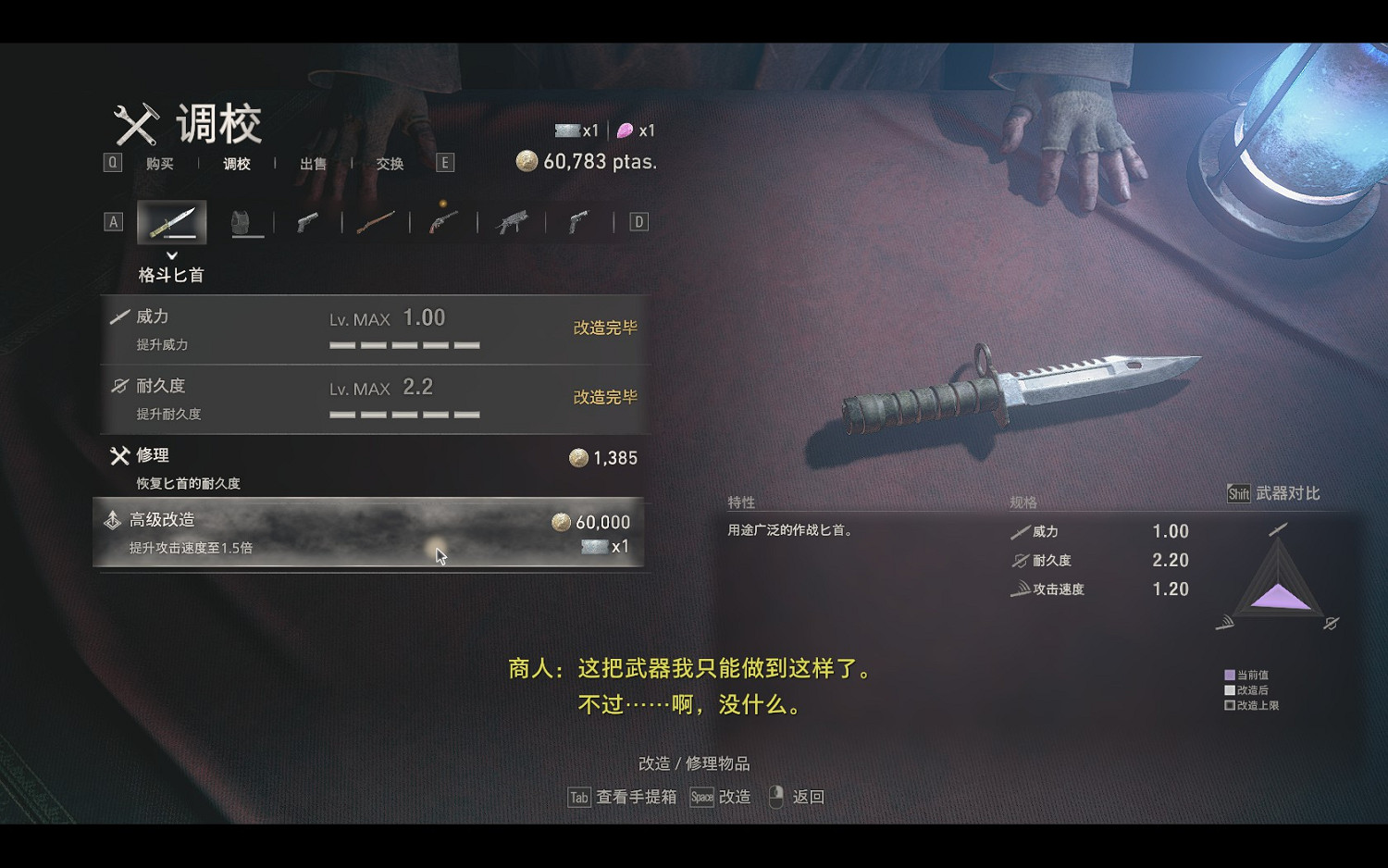This screenshot has width=1388, height=868.
Task: Open the 出售 sell tab
Action: coord(313,163)
